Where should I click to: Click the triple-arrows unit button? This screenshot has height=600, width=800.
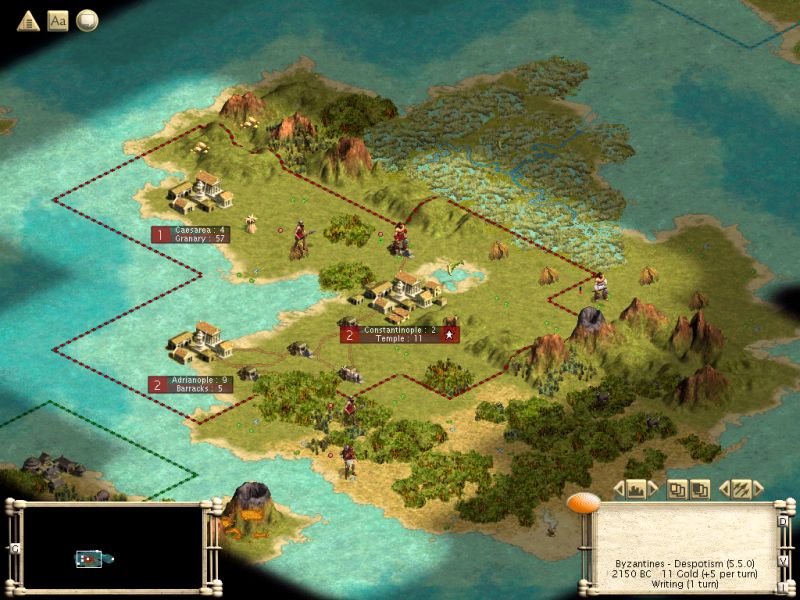[741, 489]
